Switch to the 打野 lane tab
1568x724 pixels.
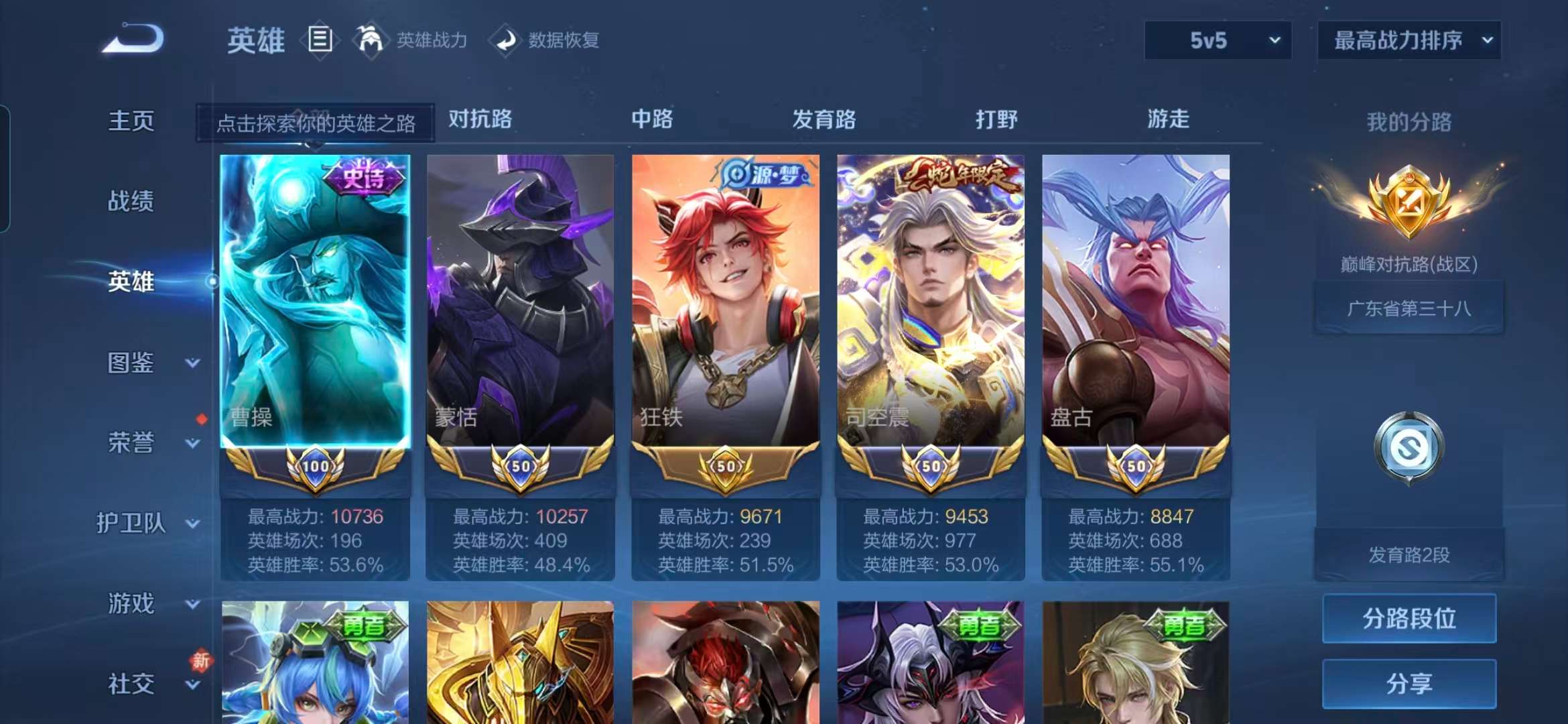[x=996, y=119]
